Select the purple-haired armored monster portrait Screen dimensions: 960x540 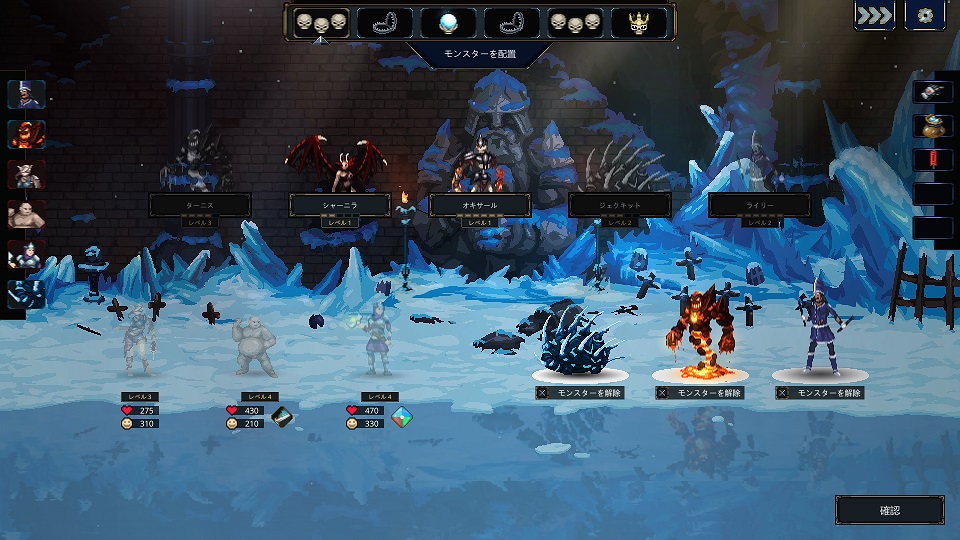tap(26, 254)
